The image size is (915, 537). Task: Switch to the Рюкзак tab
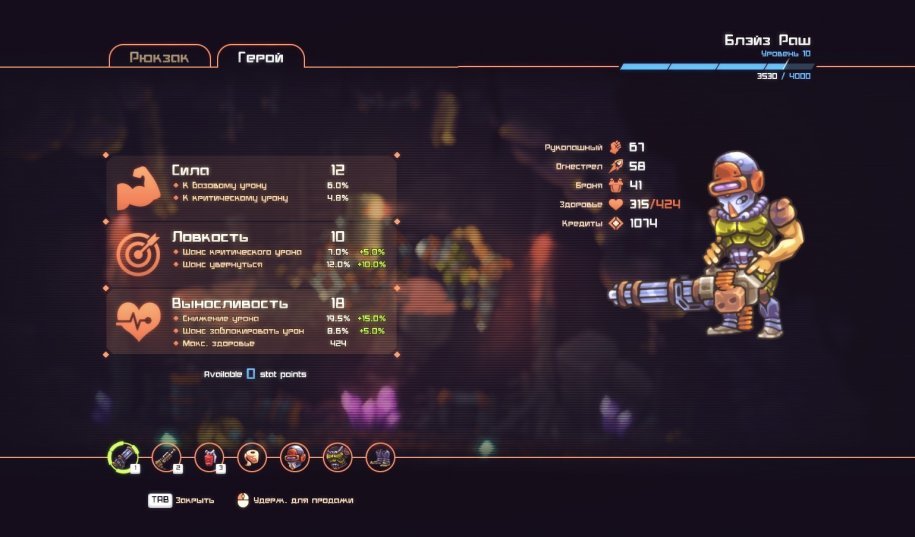click(x=160, y=57)
